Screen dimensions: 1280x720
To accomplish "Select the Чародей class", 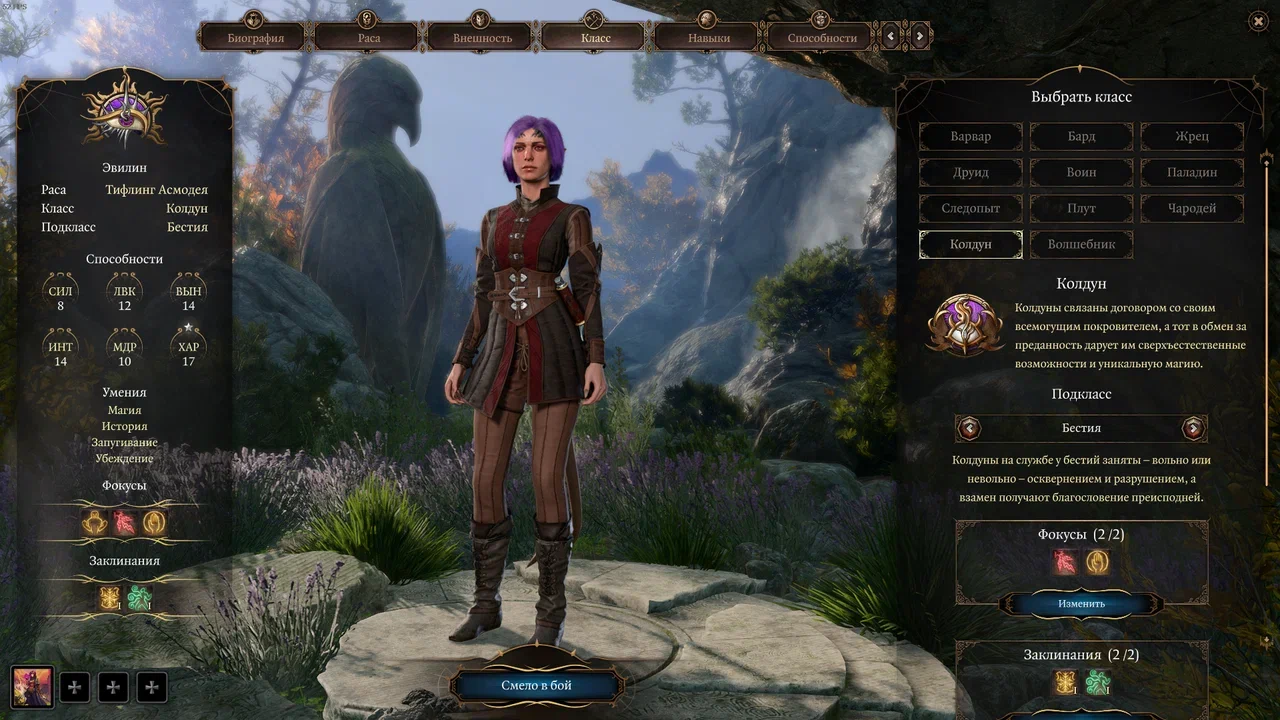I will pos(1191,208).
